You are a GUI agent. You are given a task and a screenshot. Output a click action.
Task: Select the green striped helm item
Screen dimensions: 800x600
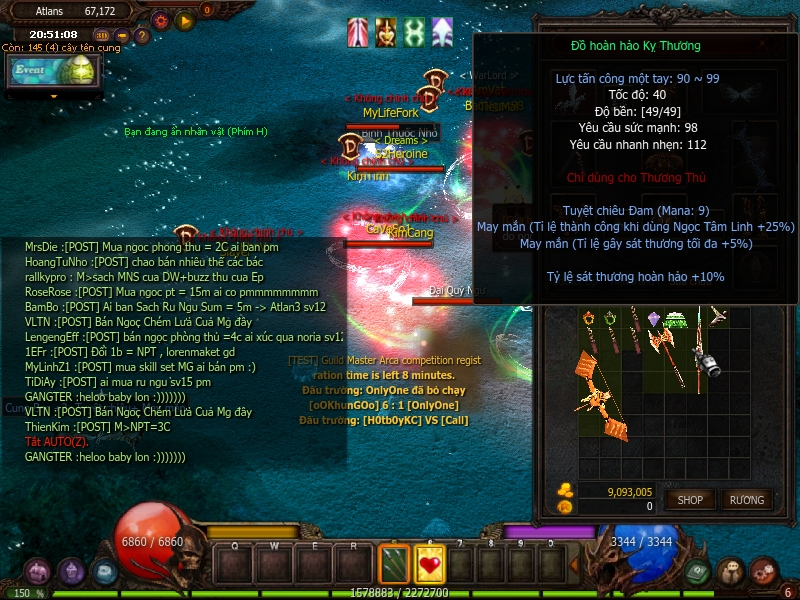coord(678,320)
